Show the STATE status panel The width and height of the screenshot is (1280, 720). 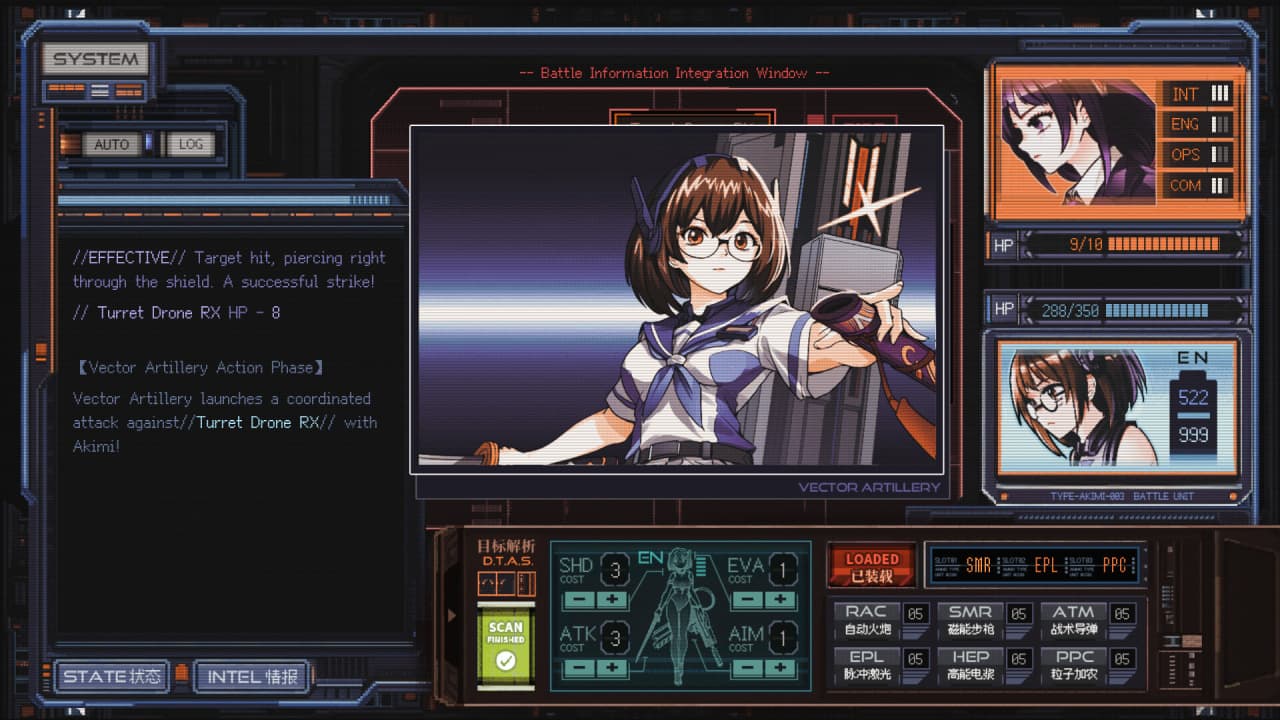point(112,677)
